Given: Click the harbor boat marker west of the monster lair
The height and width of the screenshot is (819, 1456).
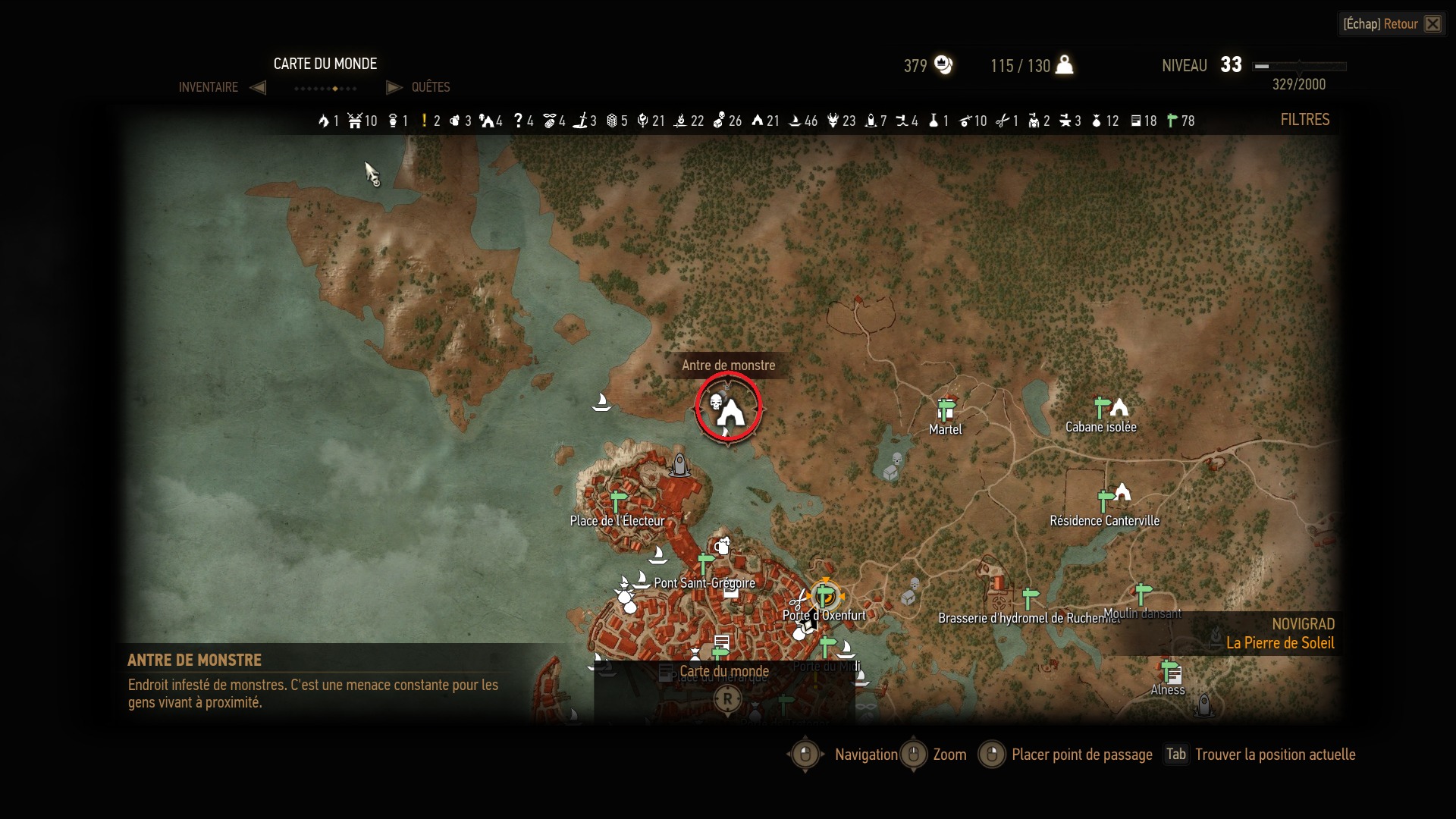Looking at the screenshot, I should tap(601, 402).
